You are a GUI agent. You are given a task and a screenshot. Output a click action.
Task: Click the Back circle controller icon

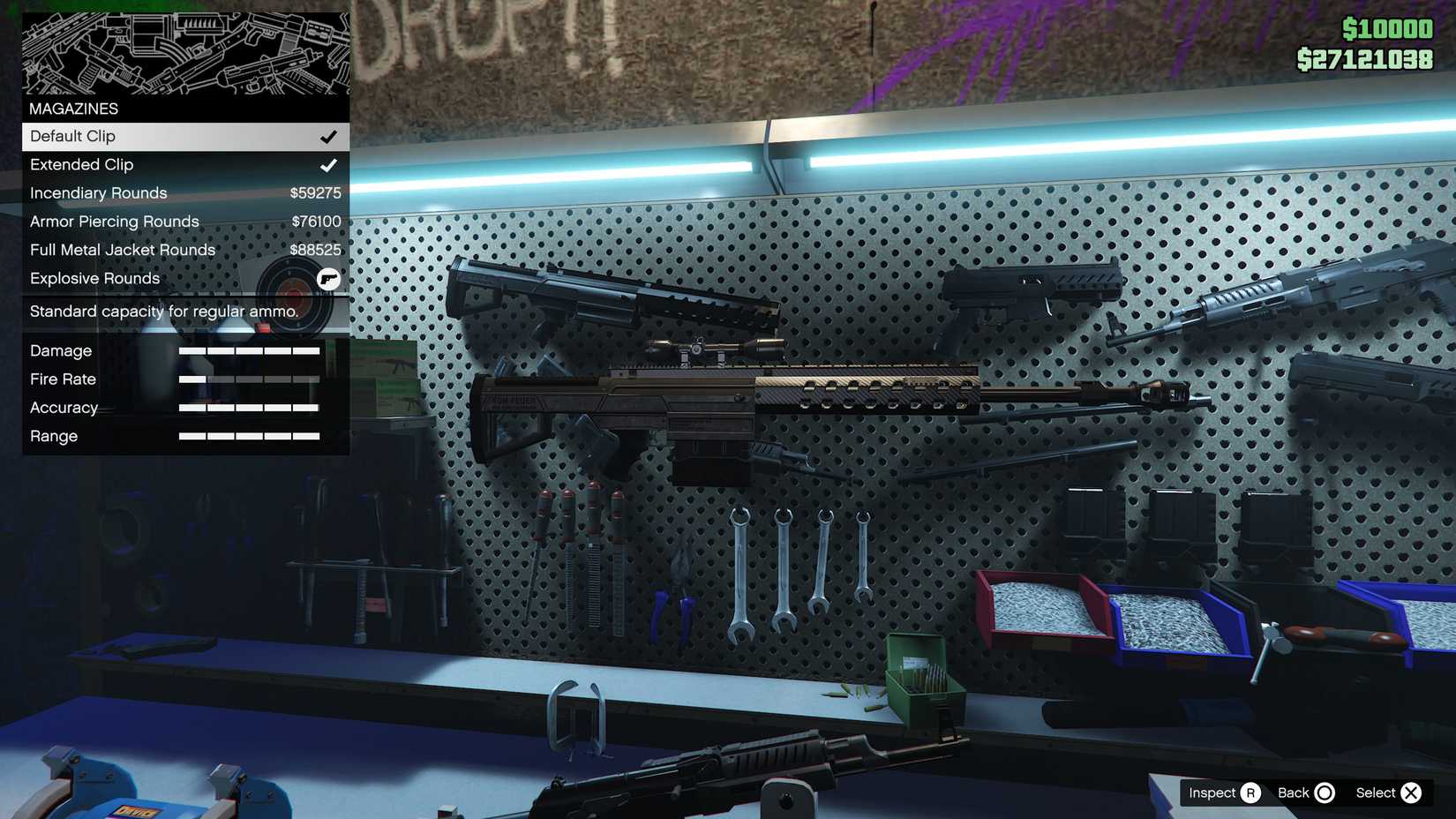[1324, 793]
